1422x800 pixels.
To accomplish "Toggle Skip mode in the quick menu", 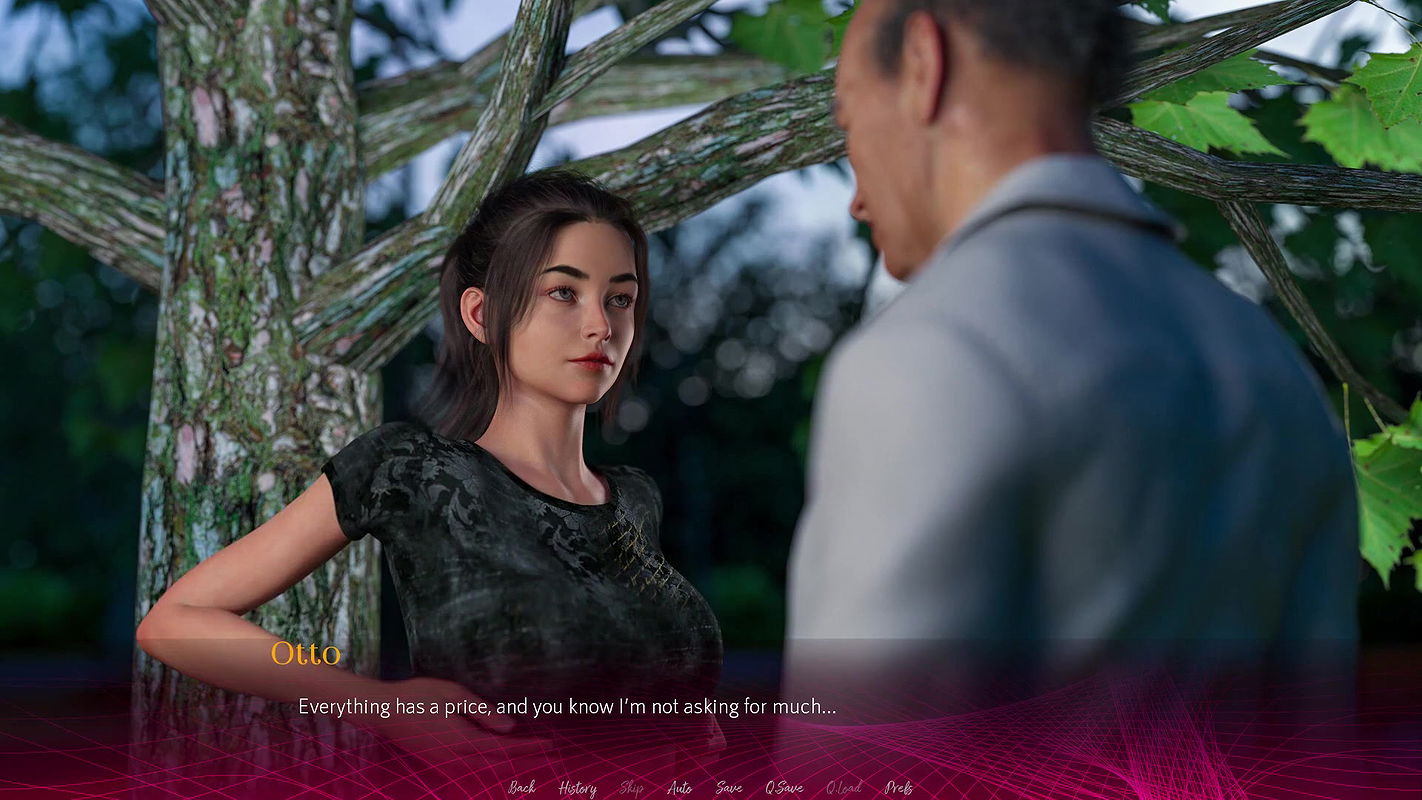I will point(631,788).
